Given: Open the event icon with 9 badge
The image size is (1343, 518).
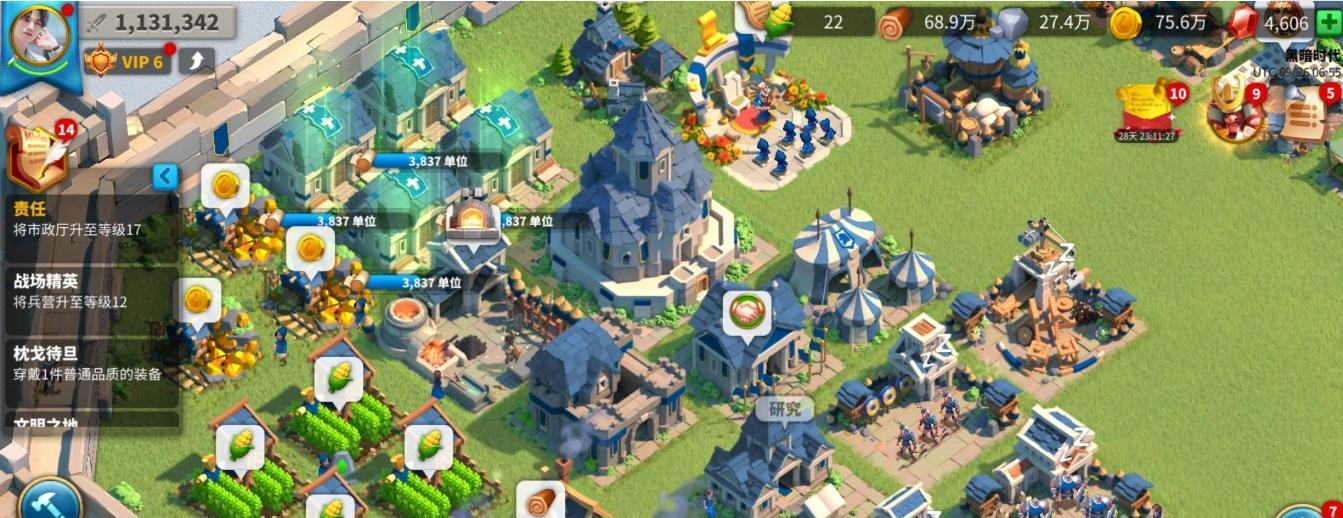Looking at the screenshot, I should (1232, 111).
